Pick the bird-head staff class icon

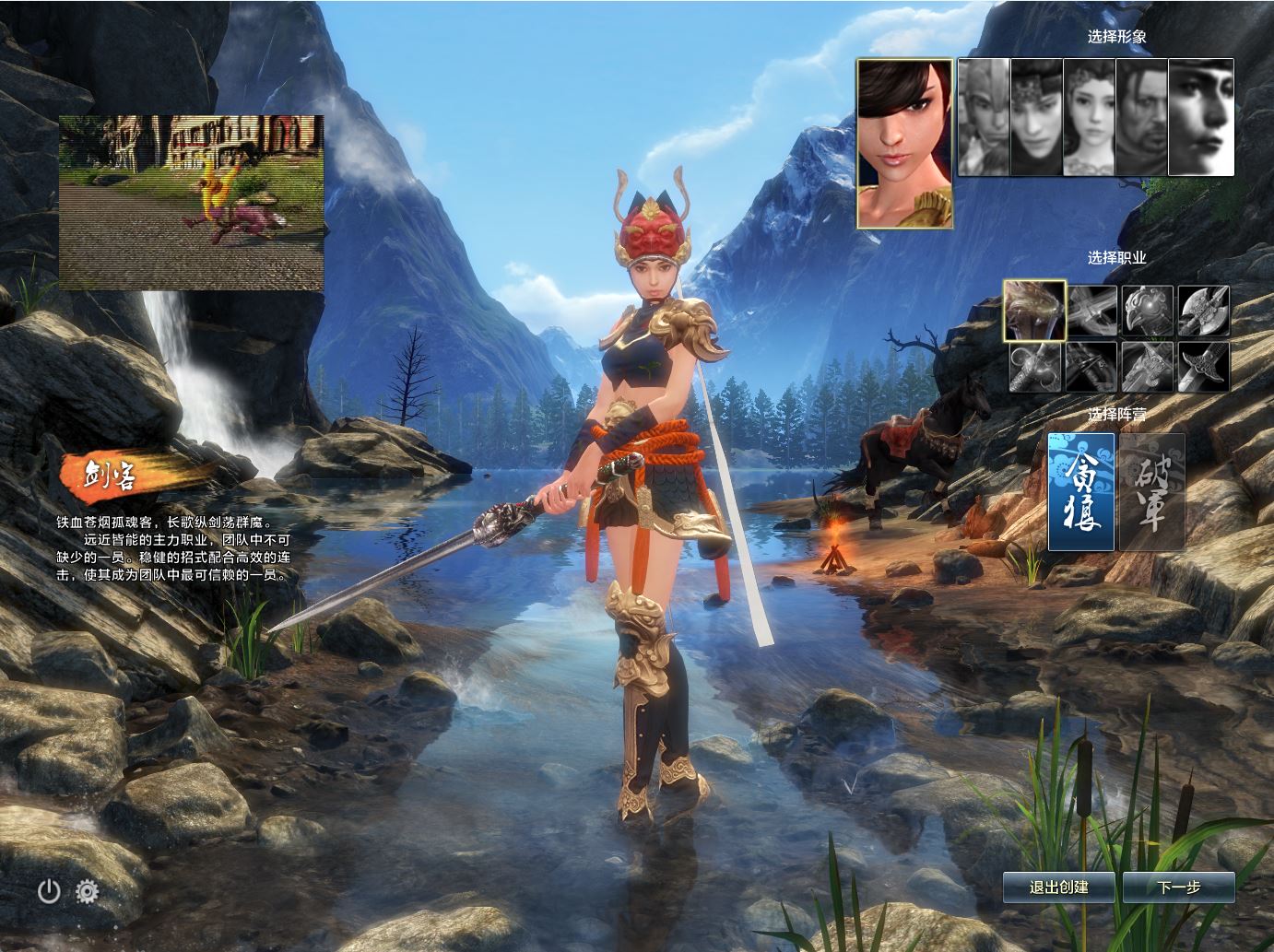1148,311
